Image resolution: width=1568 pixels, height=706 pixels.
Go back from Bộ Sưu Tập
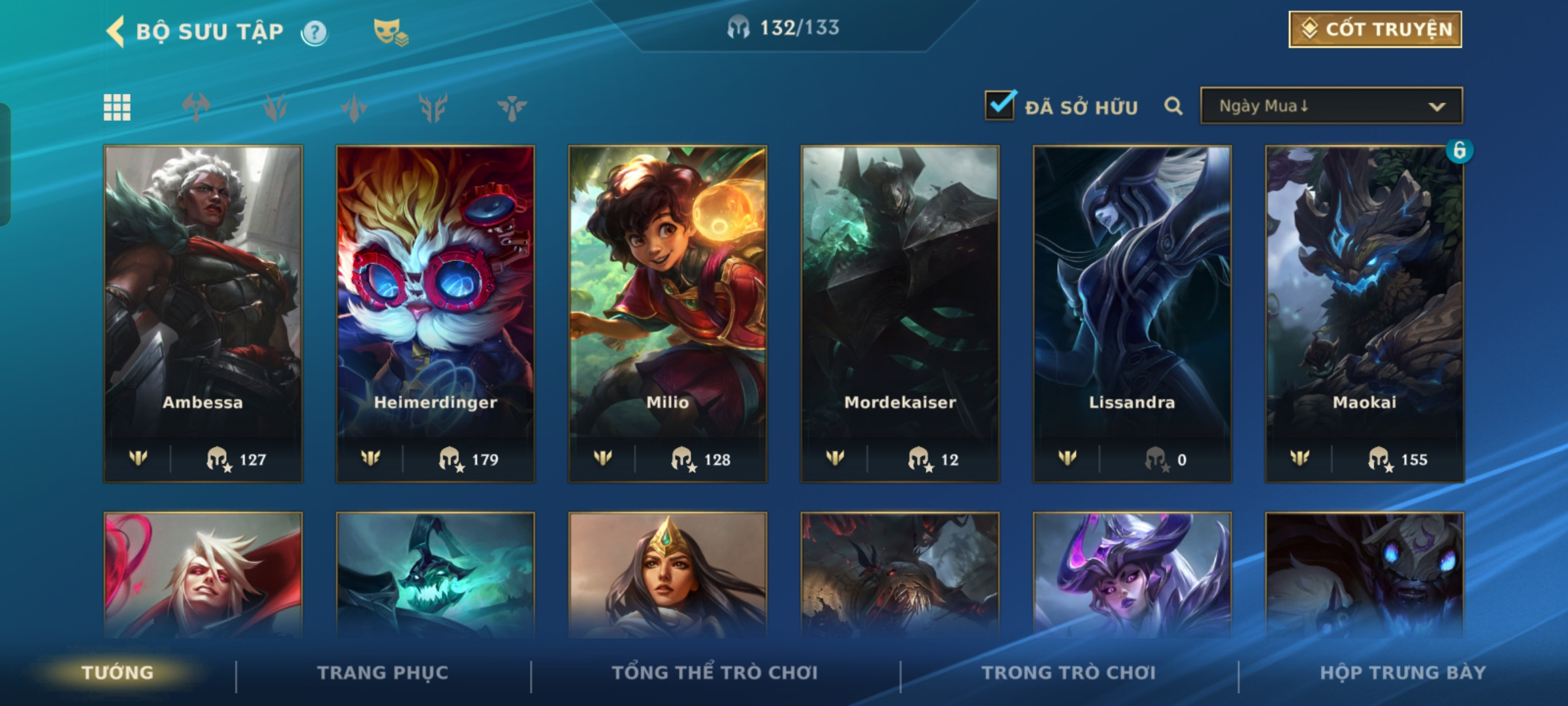(116, 31)
